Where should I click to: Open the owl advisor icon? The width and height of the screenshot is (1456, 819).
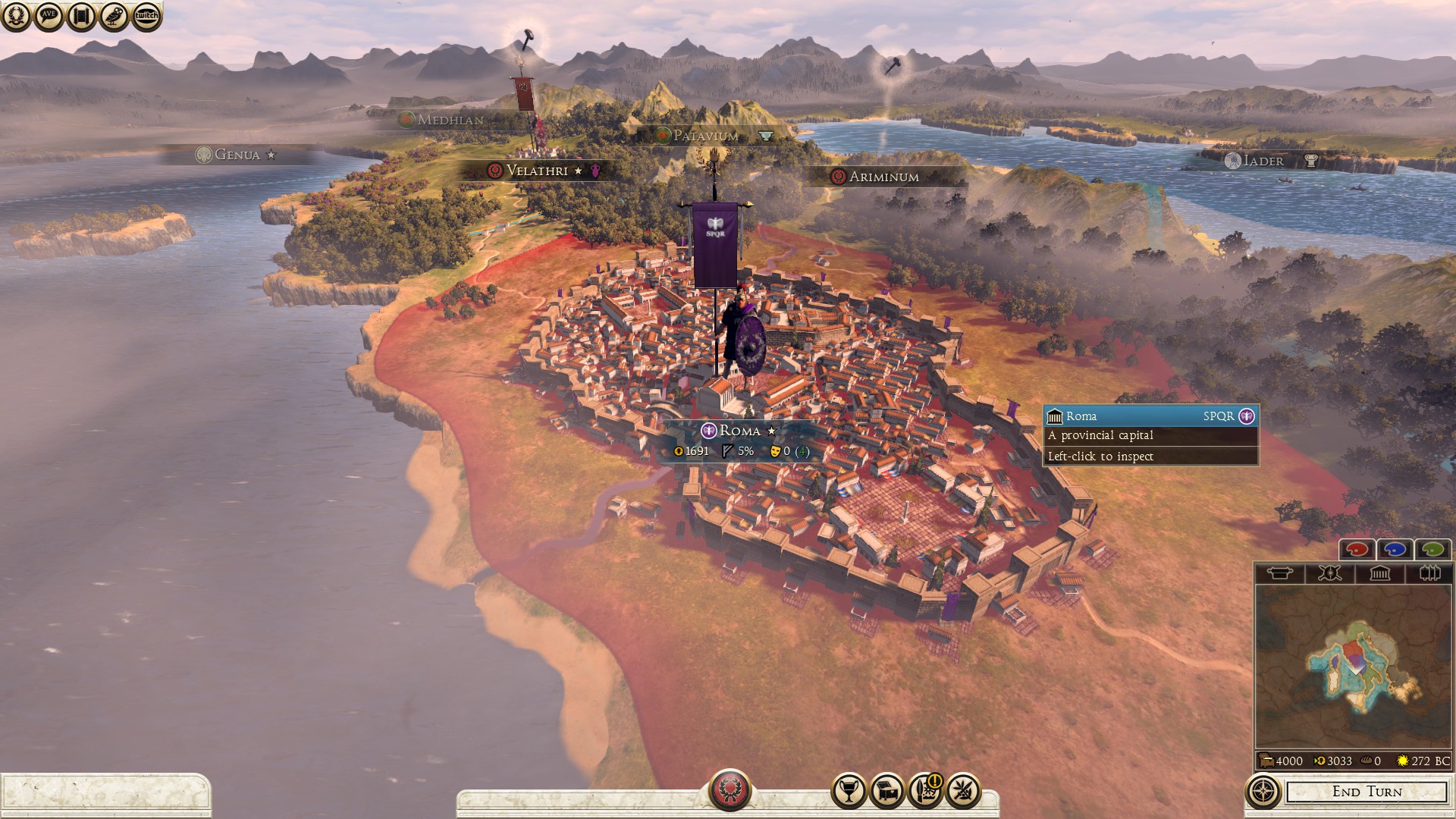114,16
